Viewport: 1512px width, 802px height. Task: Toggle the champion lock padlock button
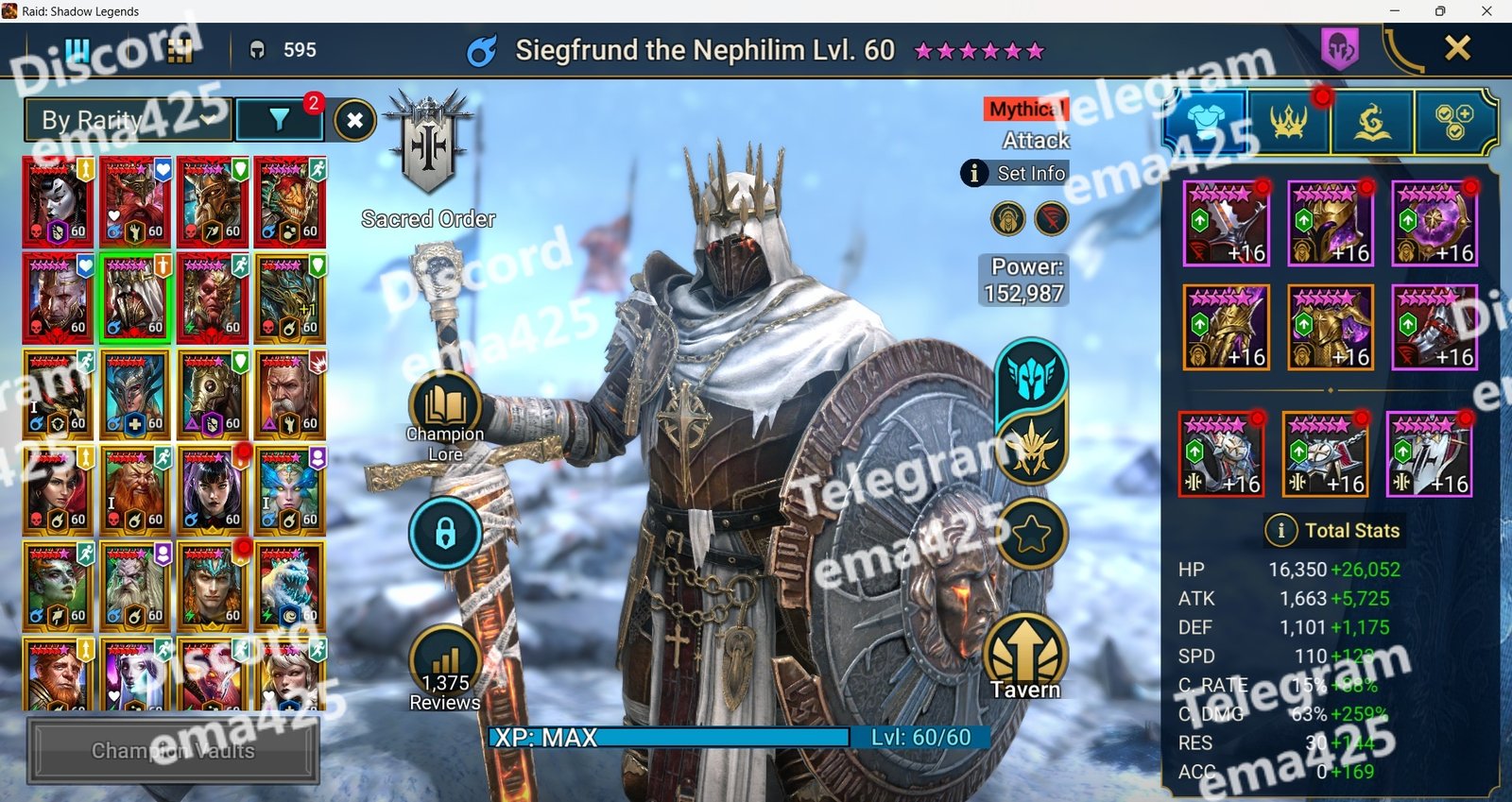(x=445, y=534)
